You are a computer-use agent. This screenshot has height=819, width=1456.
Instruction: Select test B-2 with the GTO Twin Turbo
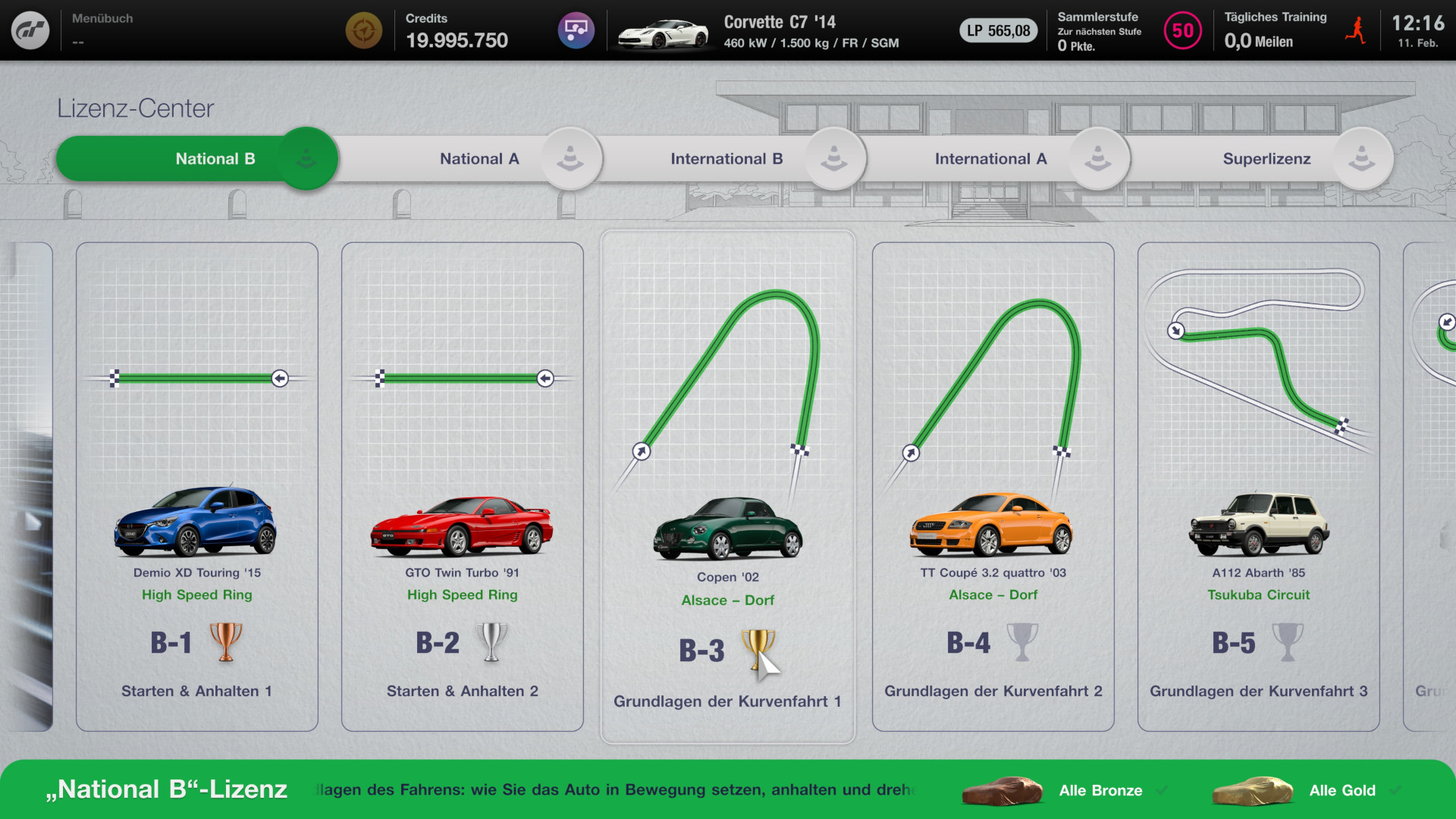click(463, 486)
